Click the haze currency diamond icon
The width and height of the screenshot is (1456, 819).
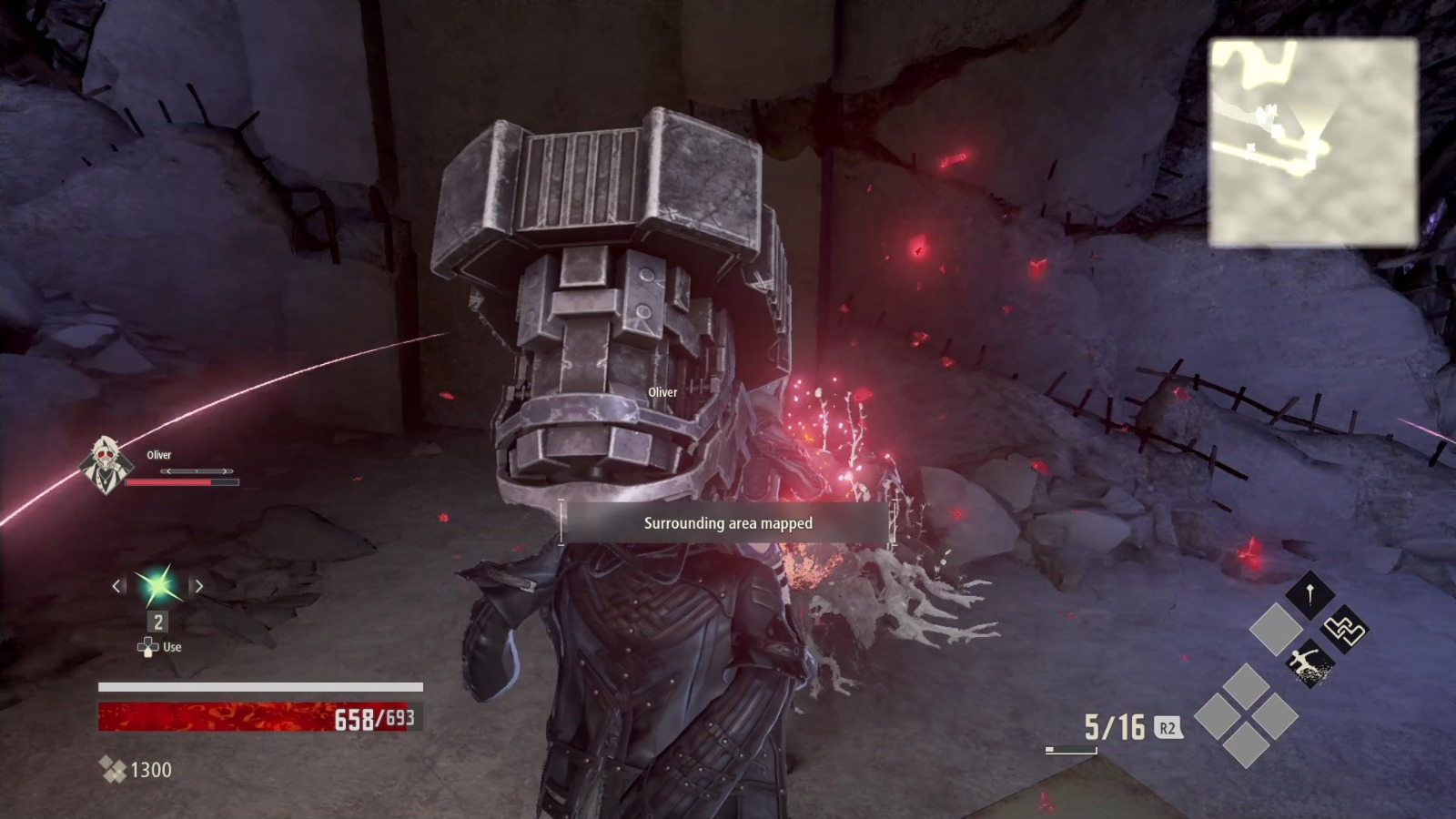[115, 770]
